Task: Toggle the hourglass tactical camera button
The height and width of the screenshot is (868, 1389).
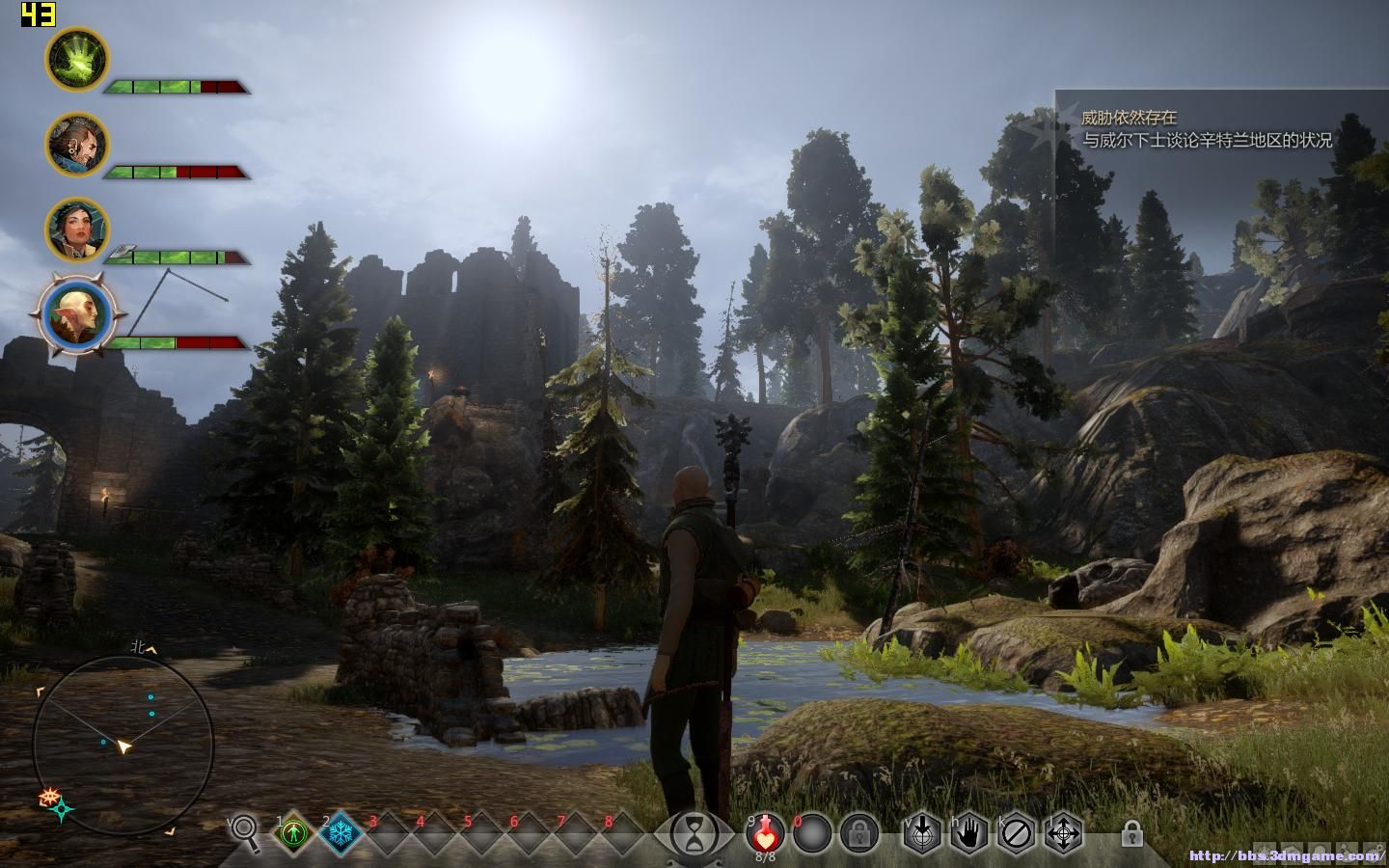Action: point(692,832)
